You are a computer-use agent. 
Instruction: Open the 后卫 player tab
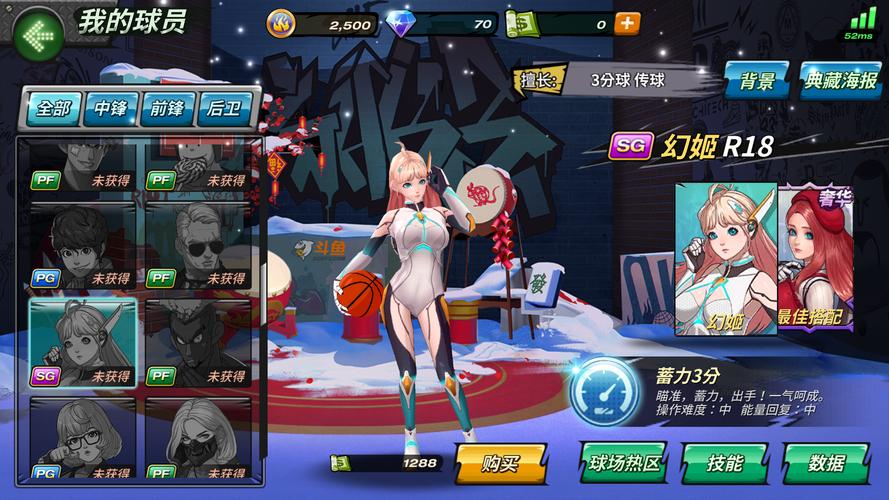226,108
